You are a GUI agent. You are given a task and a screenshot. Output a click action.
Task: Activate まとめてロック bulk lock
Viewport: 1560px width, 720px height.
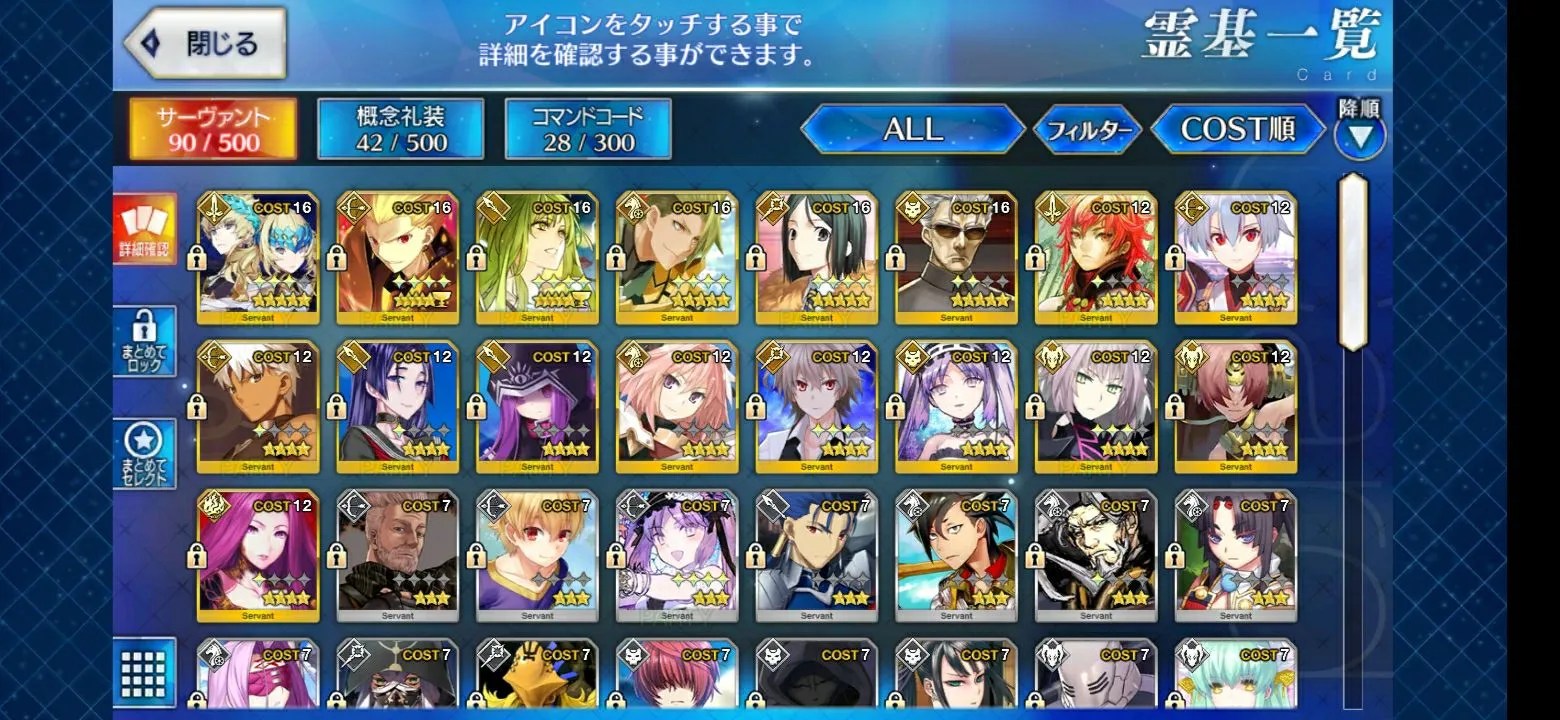[145, 341]
